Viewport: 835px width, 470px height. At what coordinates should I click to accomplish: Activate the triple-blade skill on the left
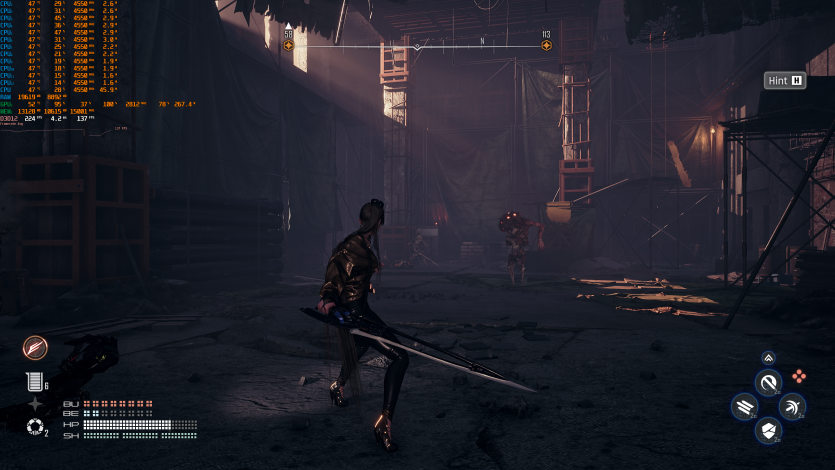pos(744,407)
